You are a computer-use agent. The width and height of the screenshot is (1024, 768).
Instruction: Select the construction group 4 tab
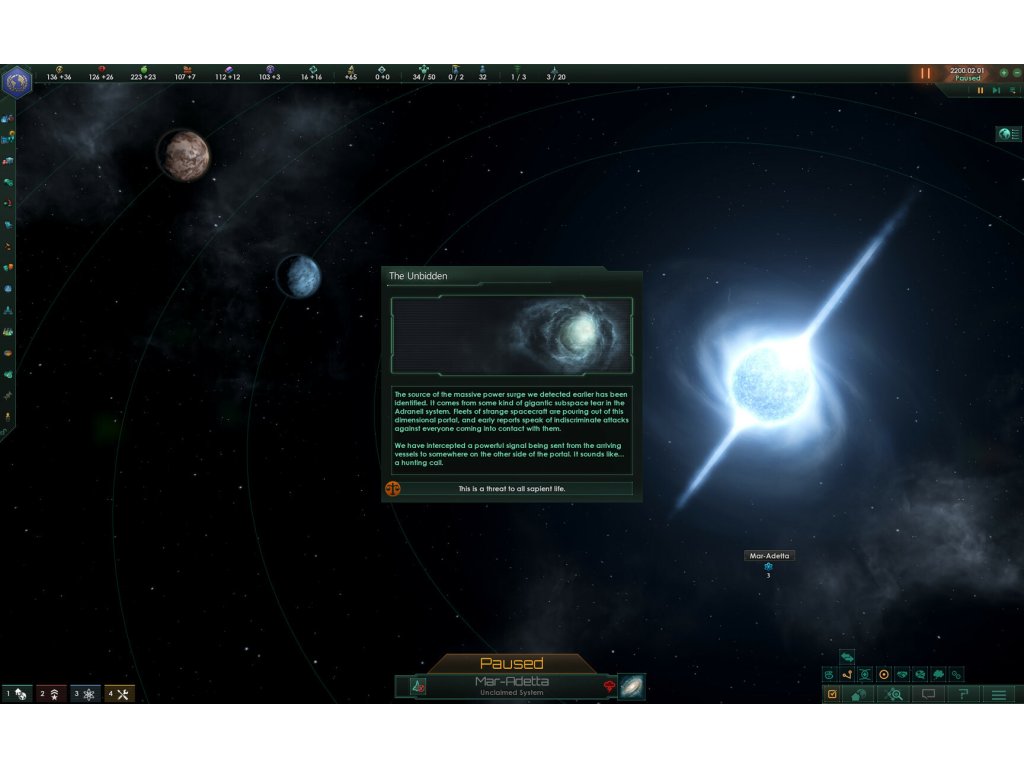[119, 694]
